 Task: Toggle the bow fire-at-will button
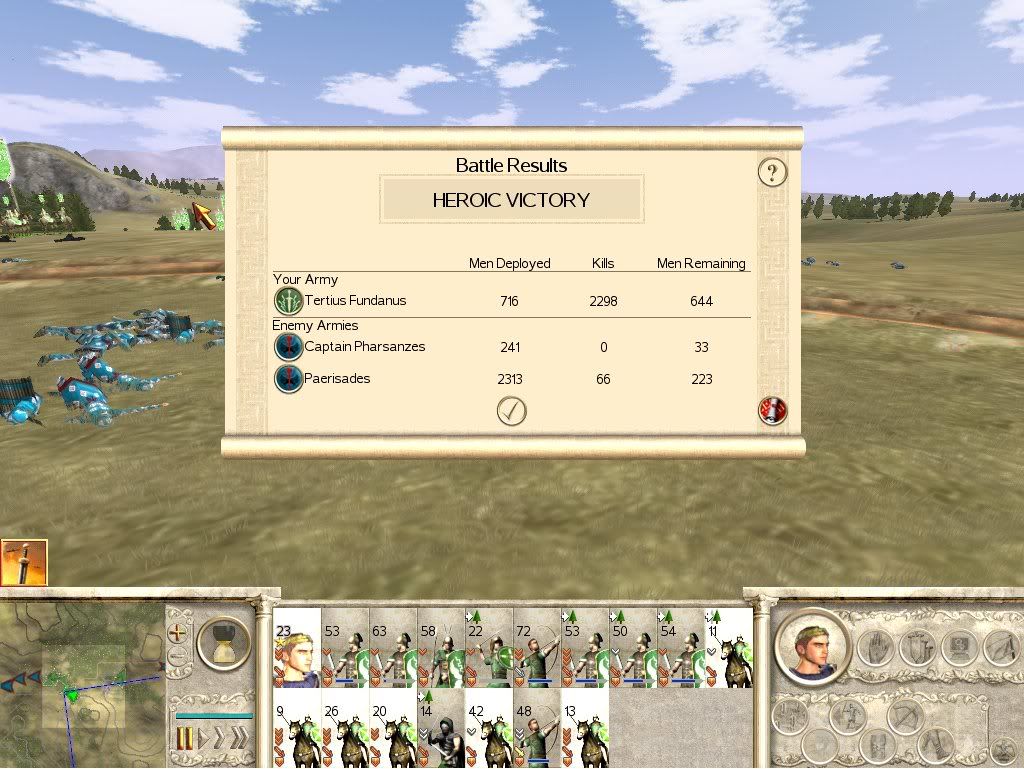(x=906, y=718)
